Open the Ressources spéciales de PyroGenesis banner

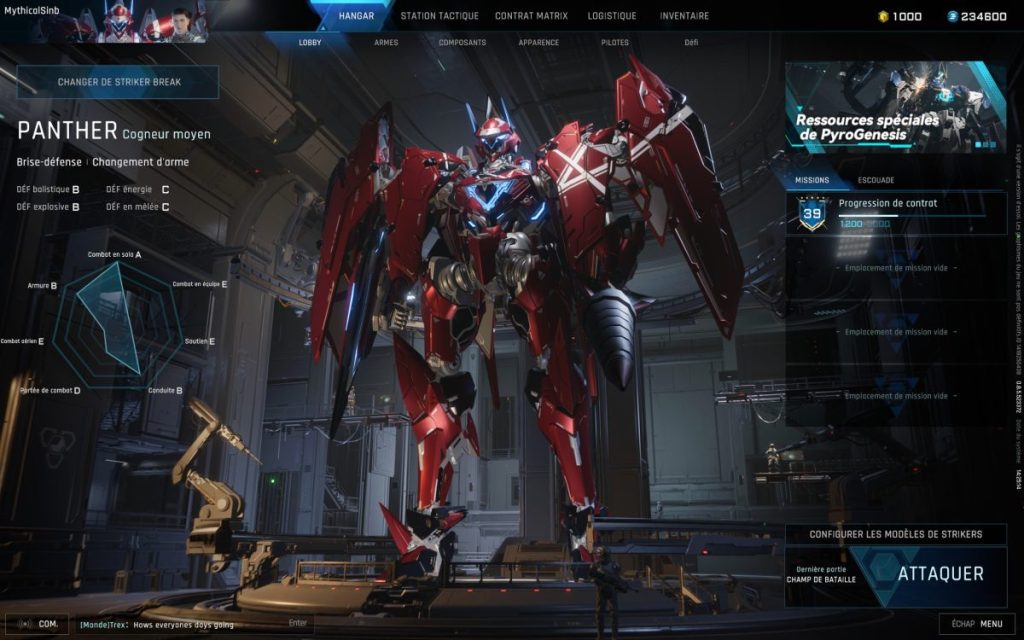point(895,107)
